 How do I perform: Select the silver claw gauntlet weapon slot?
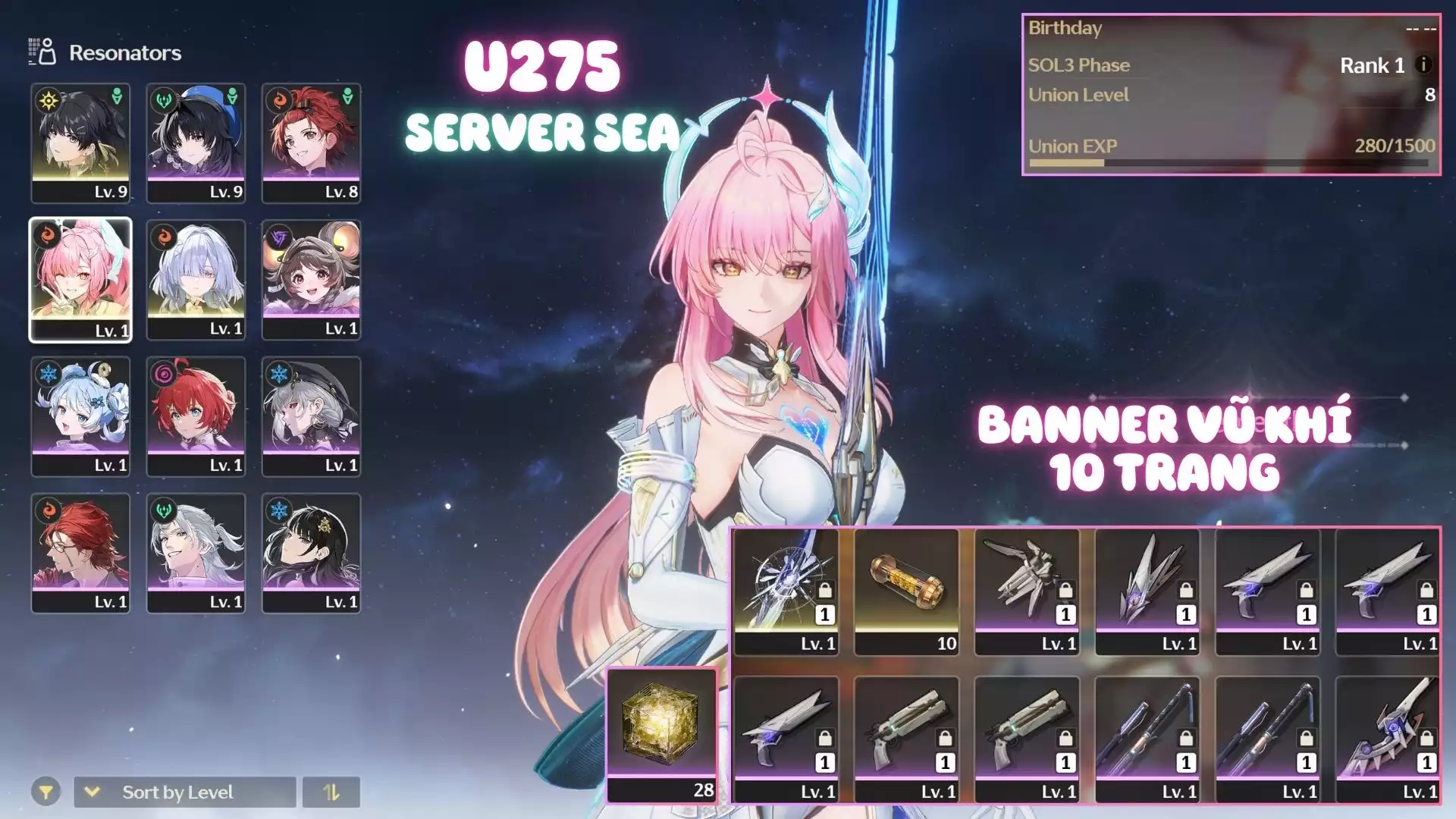pos(1027,591)
